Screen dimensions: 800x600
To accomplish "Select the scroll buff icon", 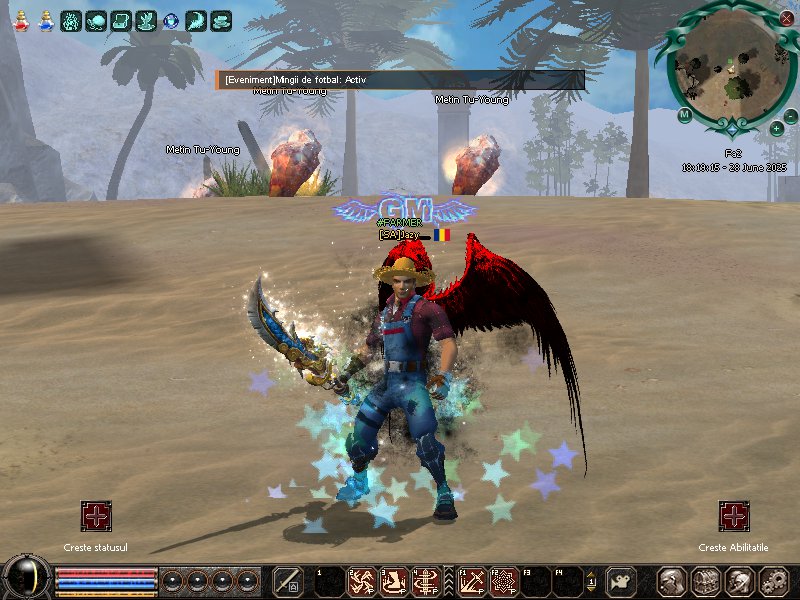I will 121,20.
